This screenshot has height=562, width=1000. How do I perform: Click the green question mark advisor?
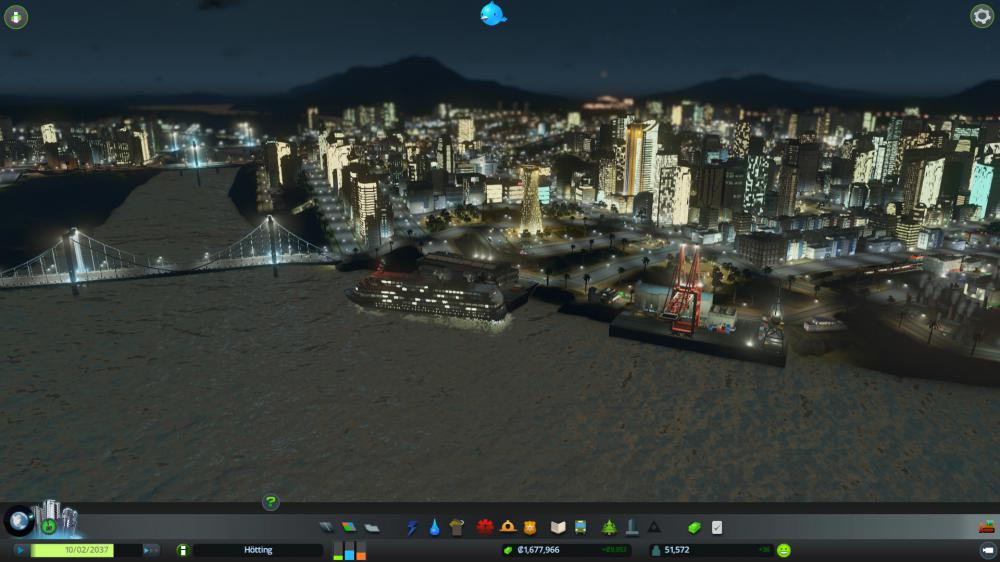pos(271,502)
